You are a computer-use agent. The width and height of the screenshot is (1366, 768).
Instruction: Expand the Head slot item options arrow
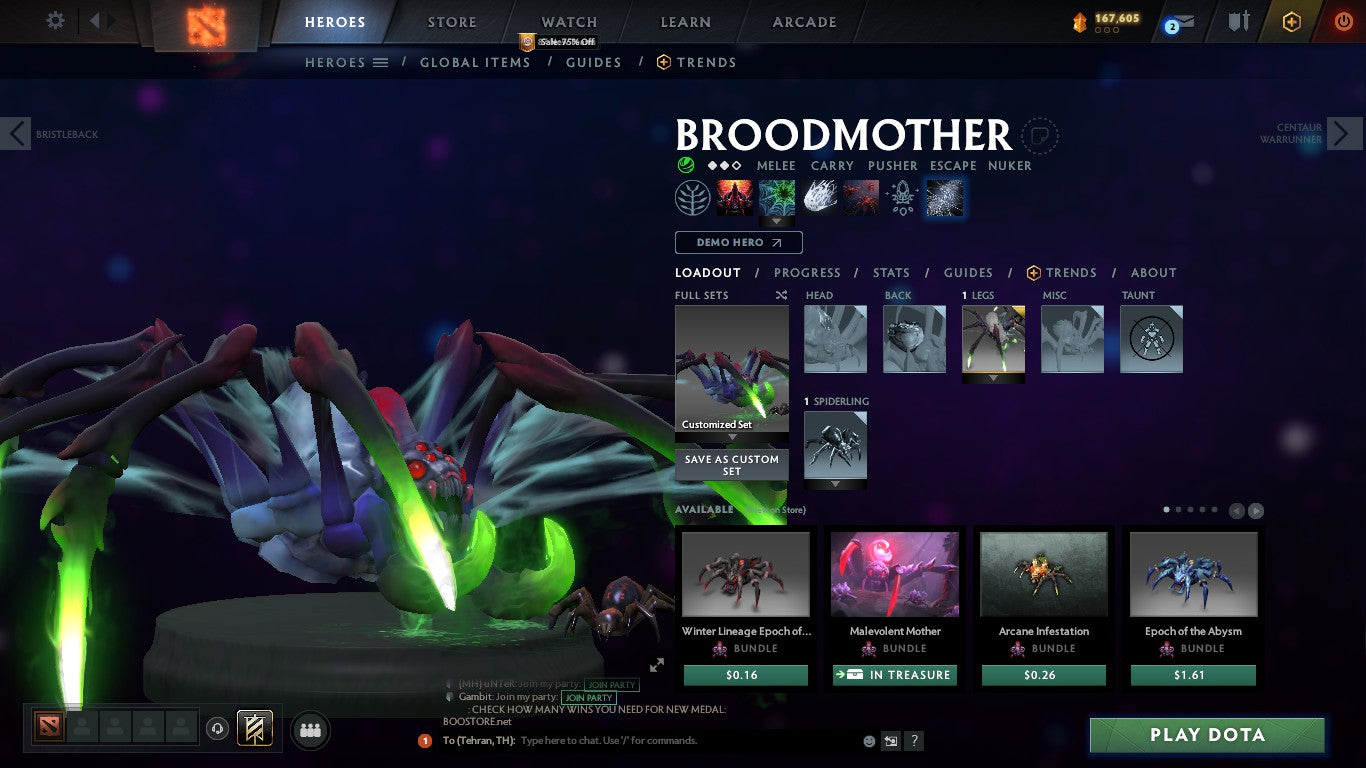[835, 377]
